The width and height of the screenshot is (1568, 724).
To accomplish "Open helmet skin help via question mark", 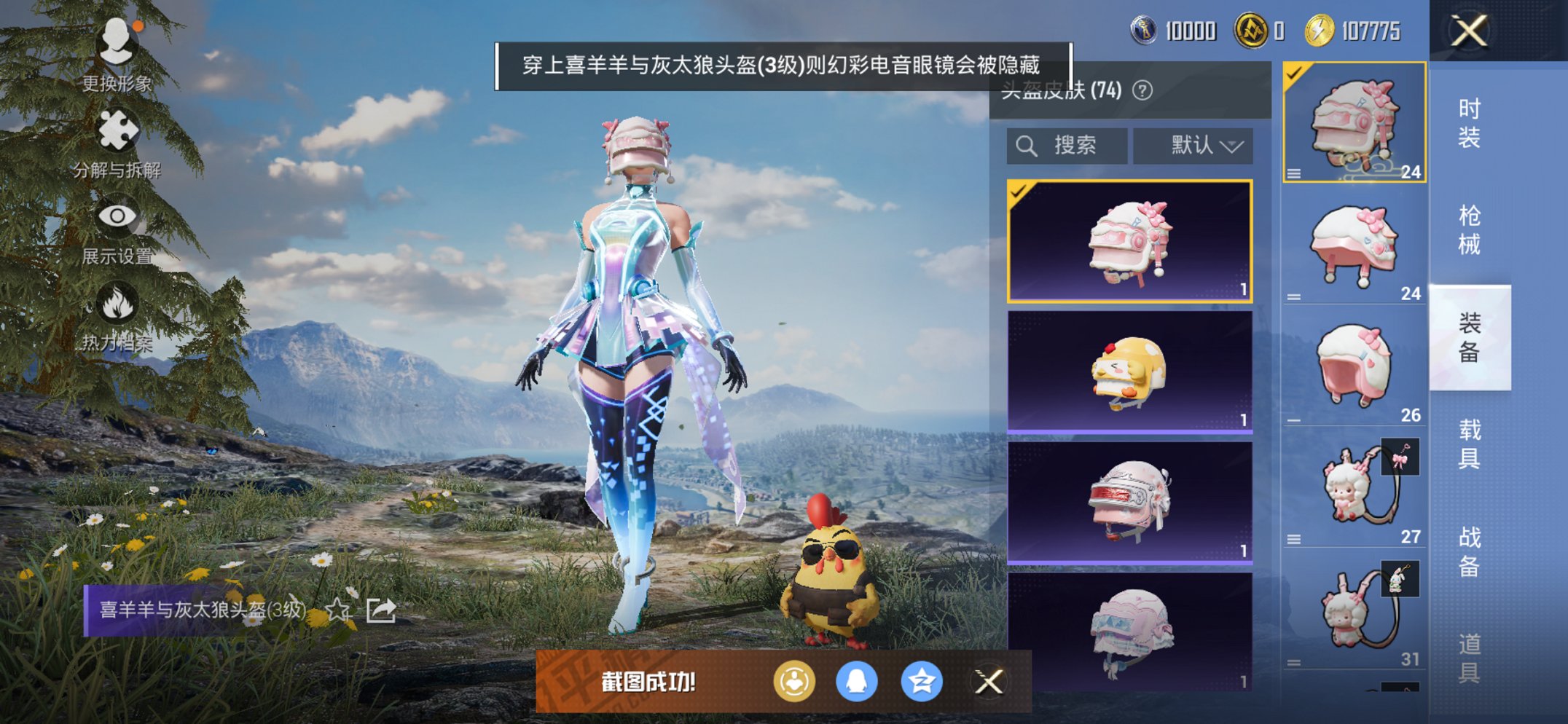I will (1141, 91).
